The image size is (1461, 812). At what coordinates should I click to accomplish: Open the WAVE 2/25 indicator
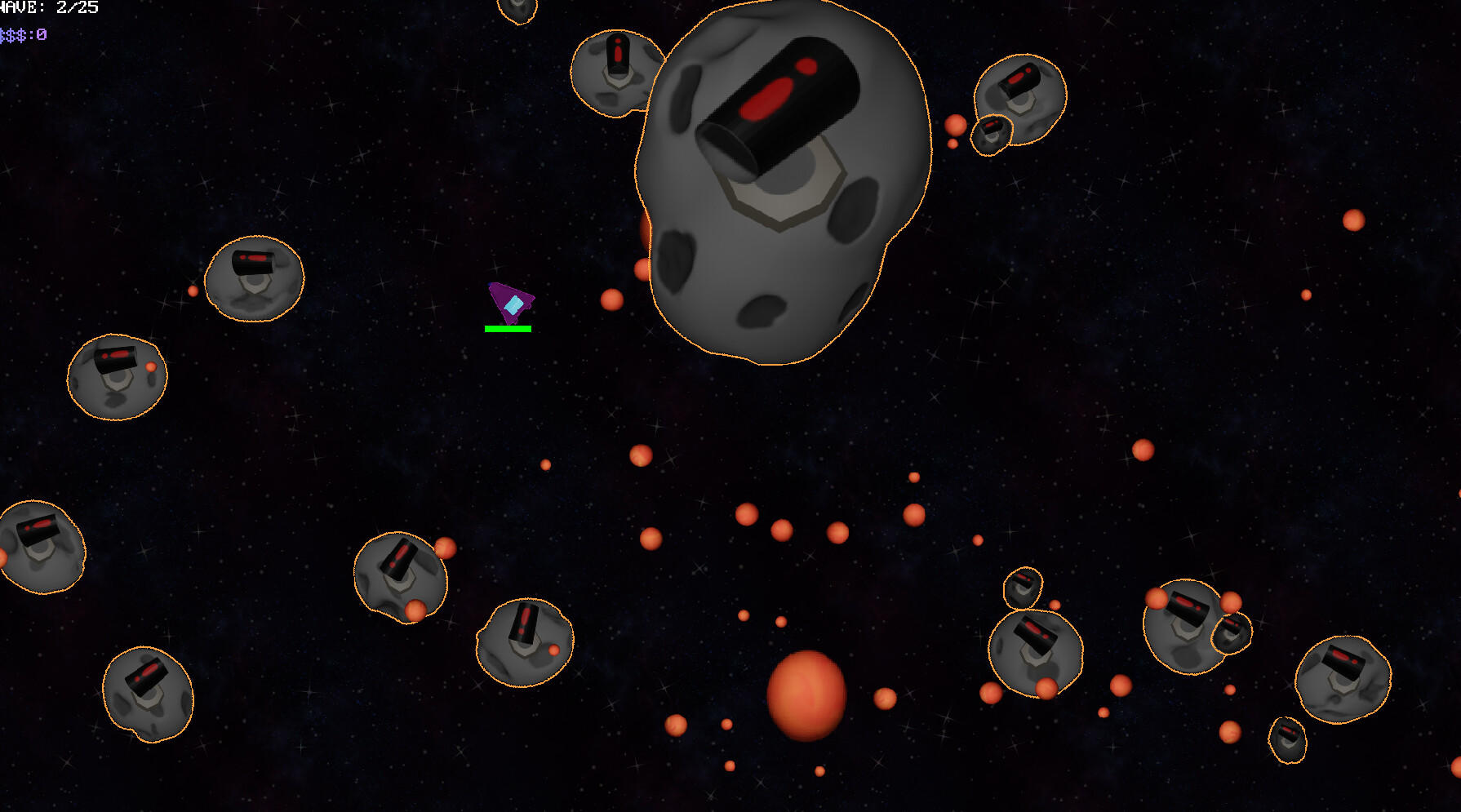tap(49, 7)
